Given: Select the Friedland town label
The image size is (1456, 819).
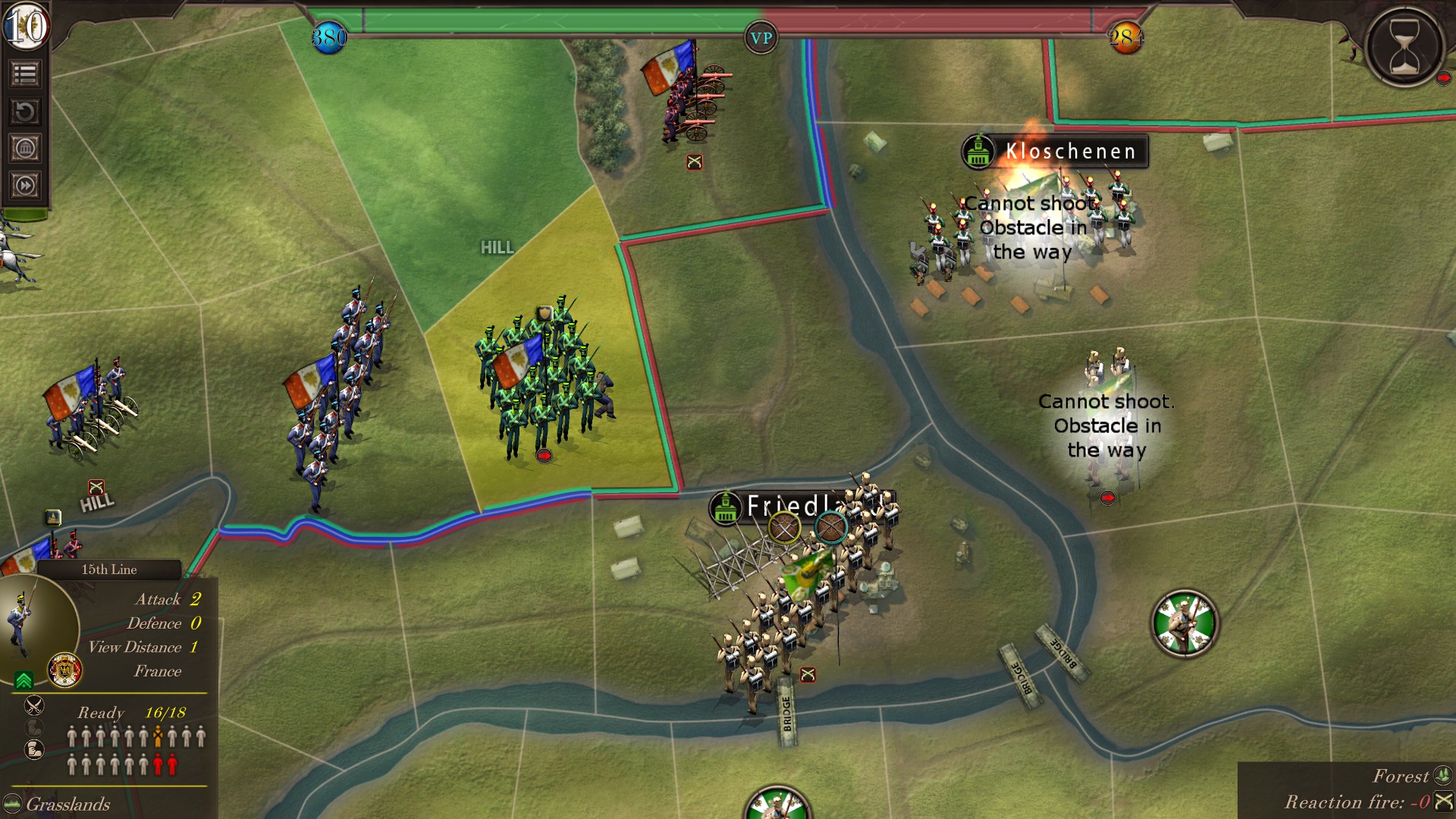Looking at the screenshot, I should [x=789, y=506].
